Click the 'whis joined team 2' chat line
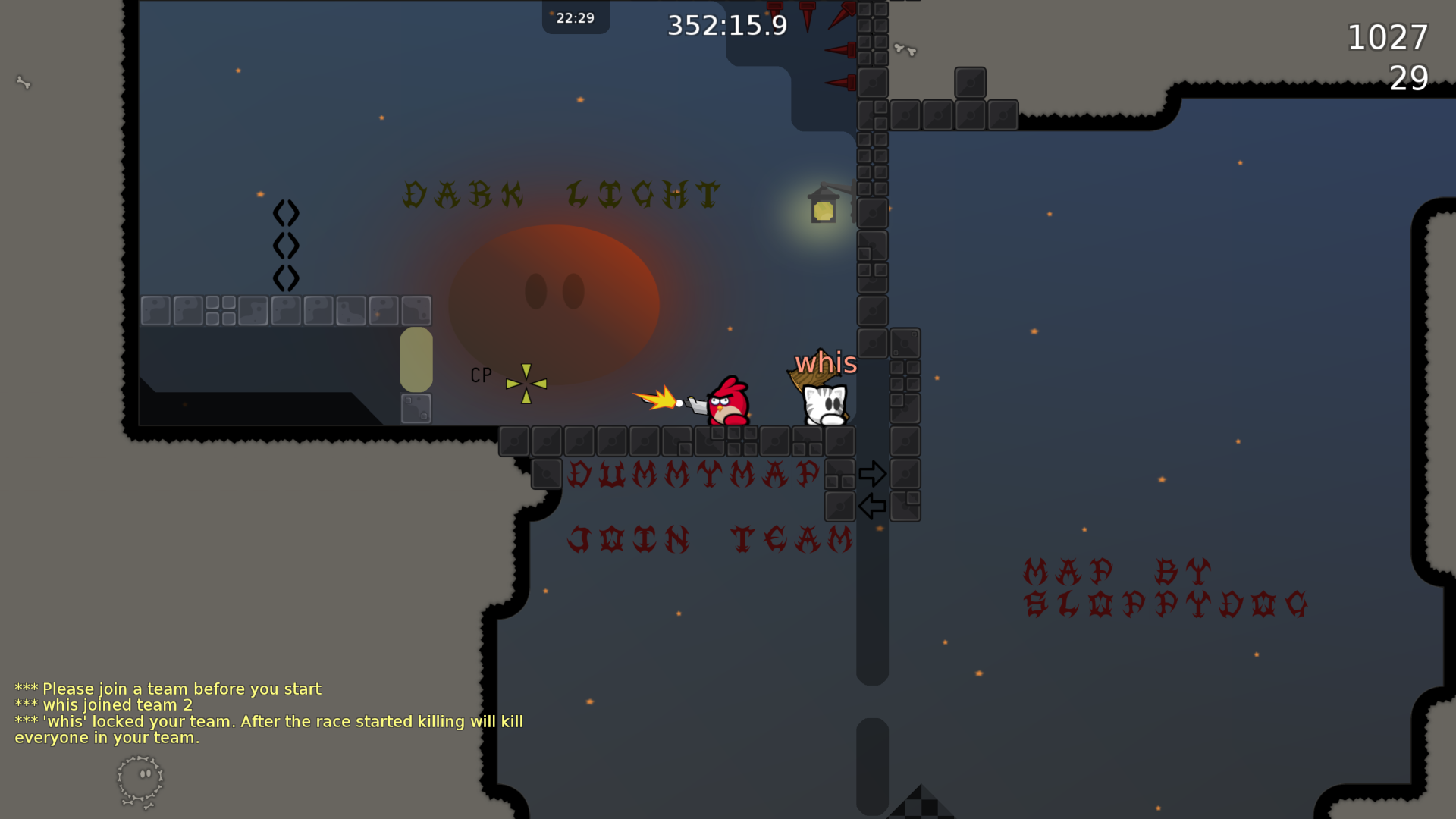The height and width of the screenshot is (819, 1456). [x=104, y=704]
